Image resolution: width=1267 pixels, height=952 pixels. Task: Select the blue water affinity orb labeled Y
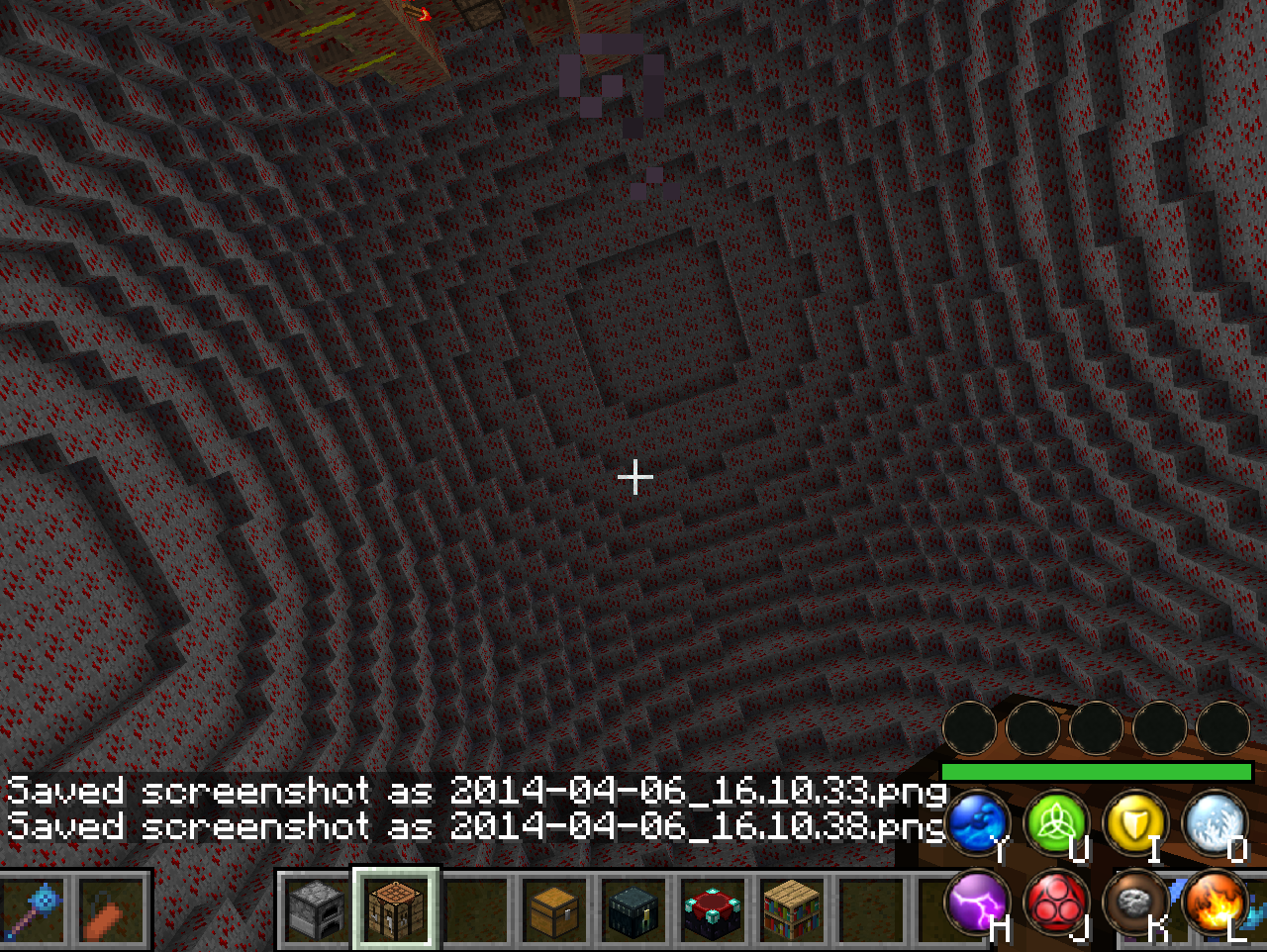(976, 824)
